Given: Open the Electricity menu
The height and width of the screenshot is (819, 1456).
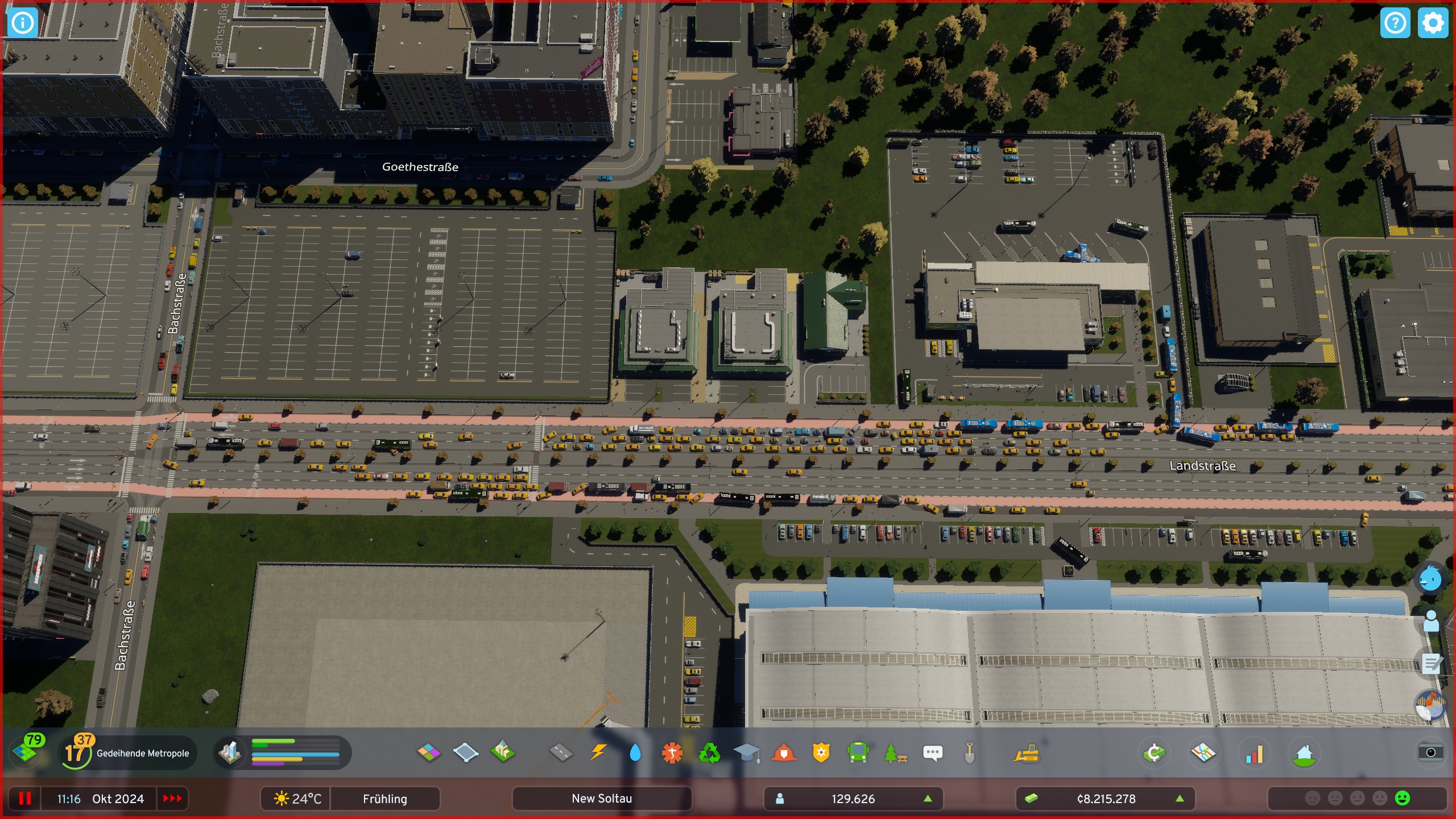Looking at the screenshot, I should pos(597,752).
